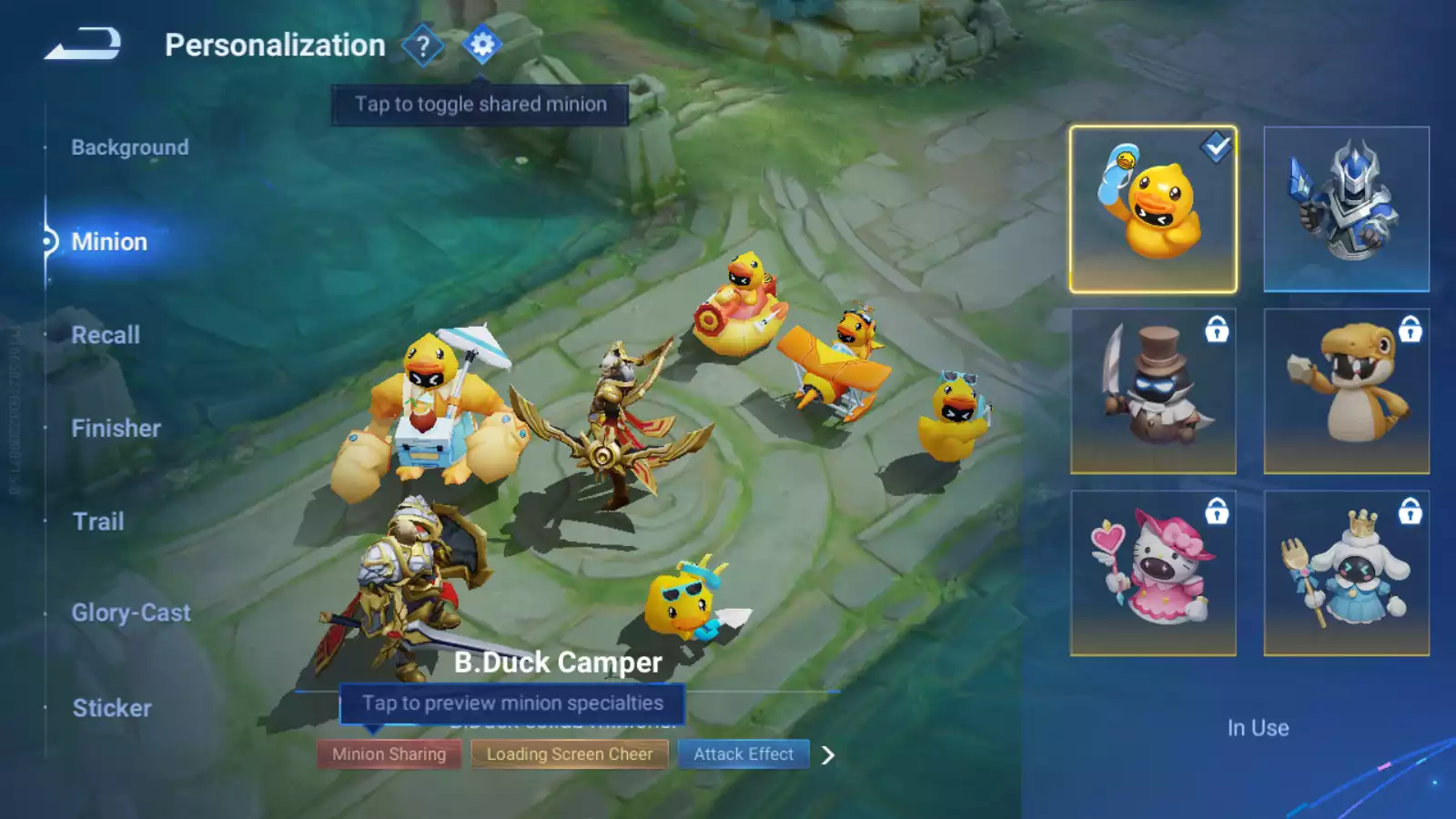Switch to the Background tab

130,147
